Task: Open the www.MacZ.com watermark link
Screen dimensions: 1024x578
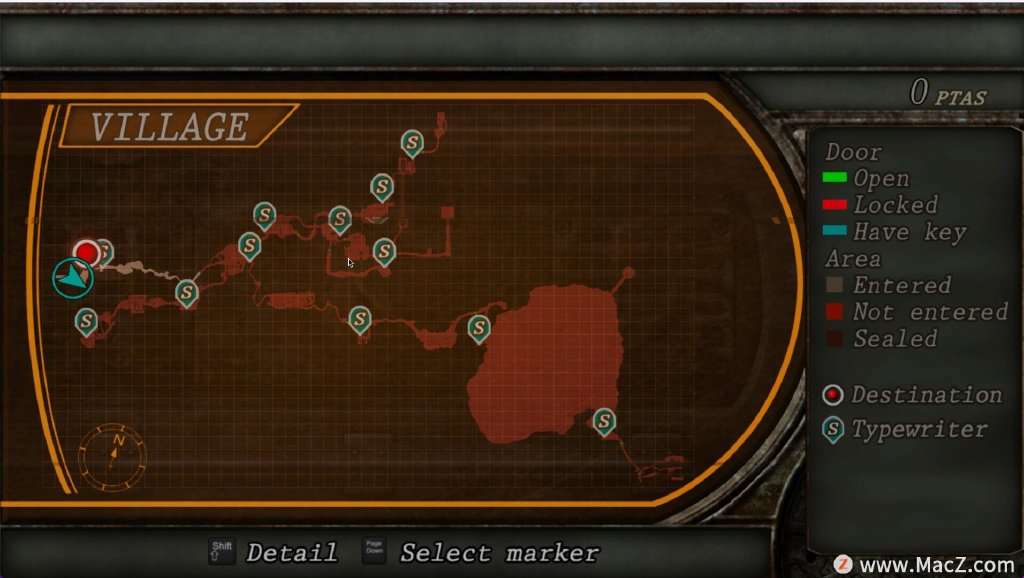Action: click(925, 564)
